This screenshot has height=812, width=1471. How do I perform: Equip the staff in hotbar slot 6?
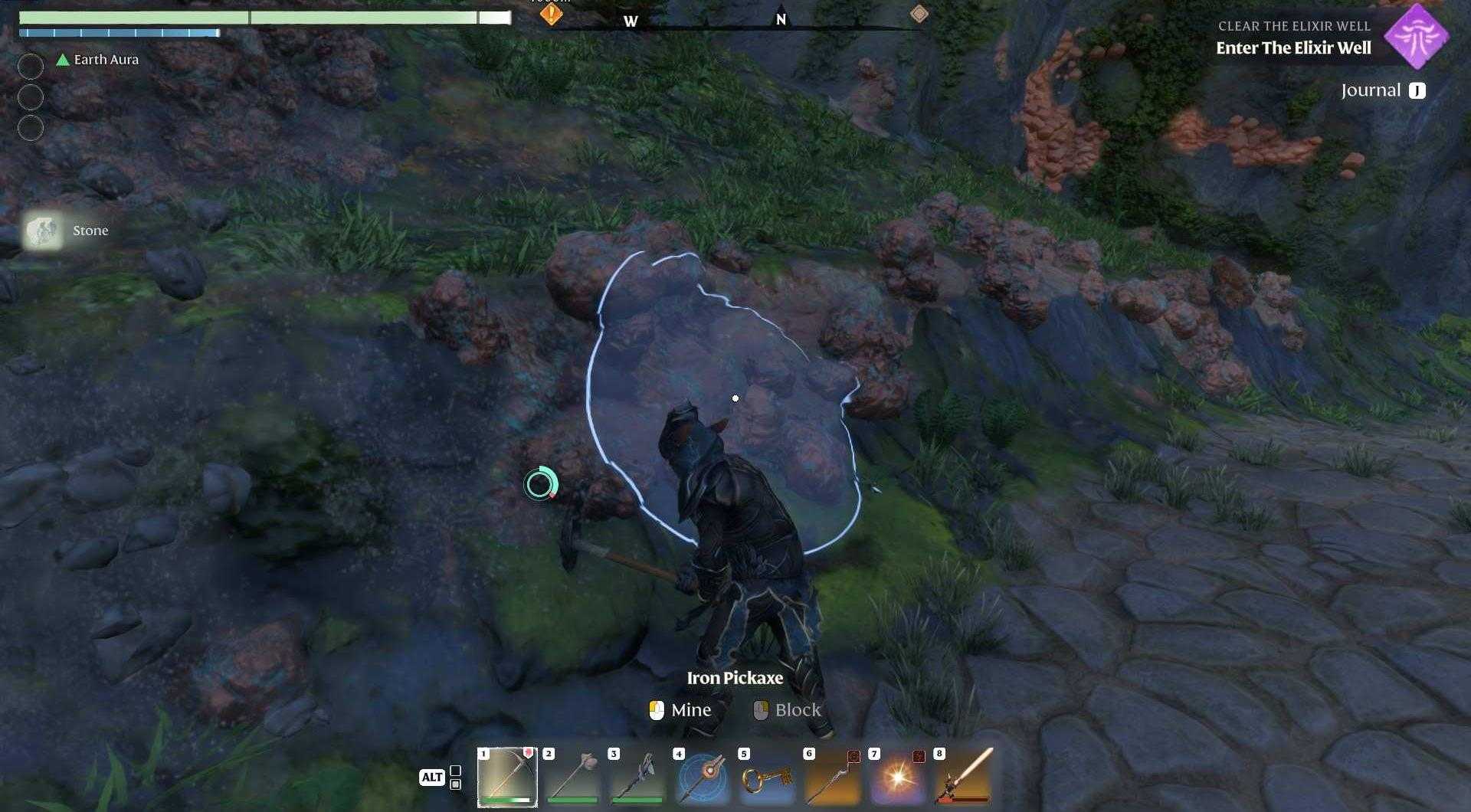point(832,777)
